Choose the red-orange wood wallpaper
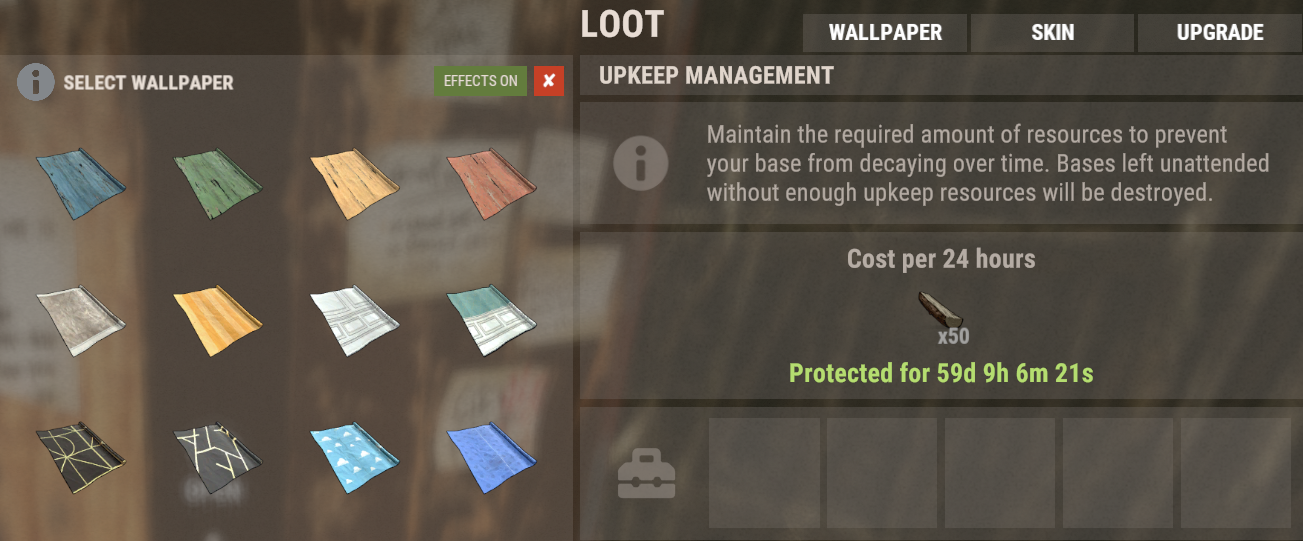Screen dimensions: 1303x541 (x=492, y=181)
